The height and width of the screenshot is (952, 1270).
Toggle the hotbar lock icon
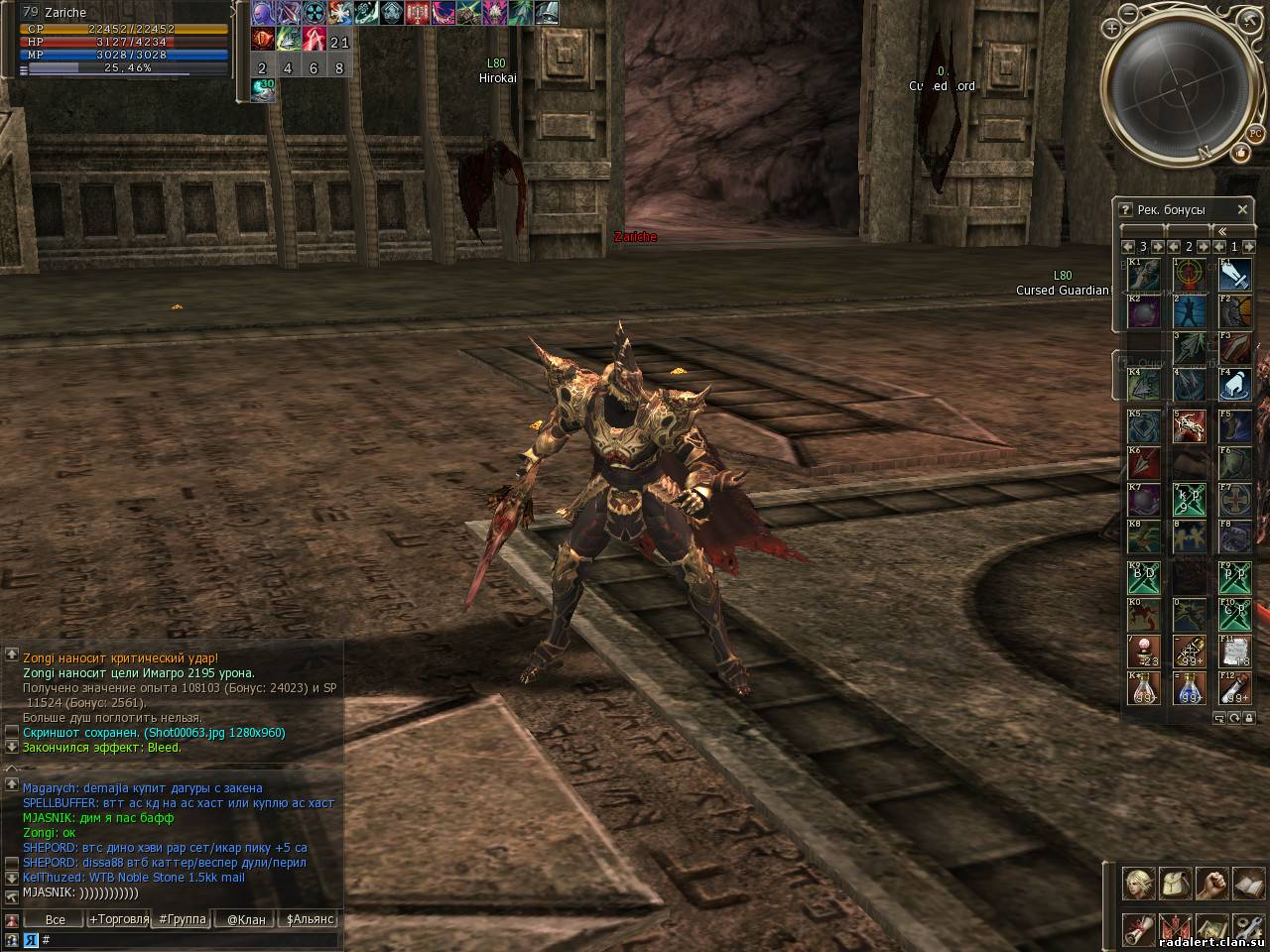tap(1249, 717)
